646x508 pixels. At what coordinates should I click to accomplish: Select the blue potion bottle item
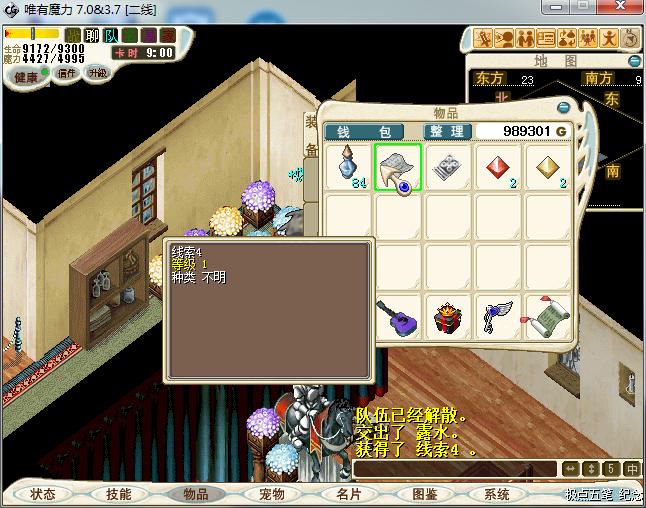[348, 167]
